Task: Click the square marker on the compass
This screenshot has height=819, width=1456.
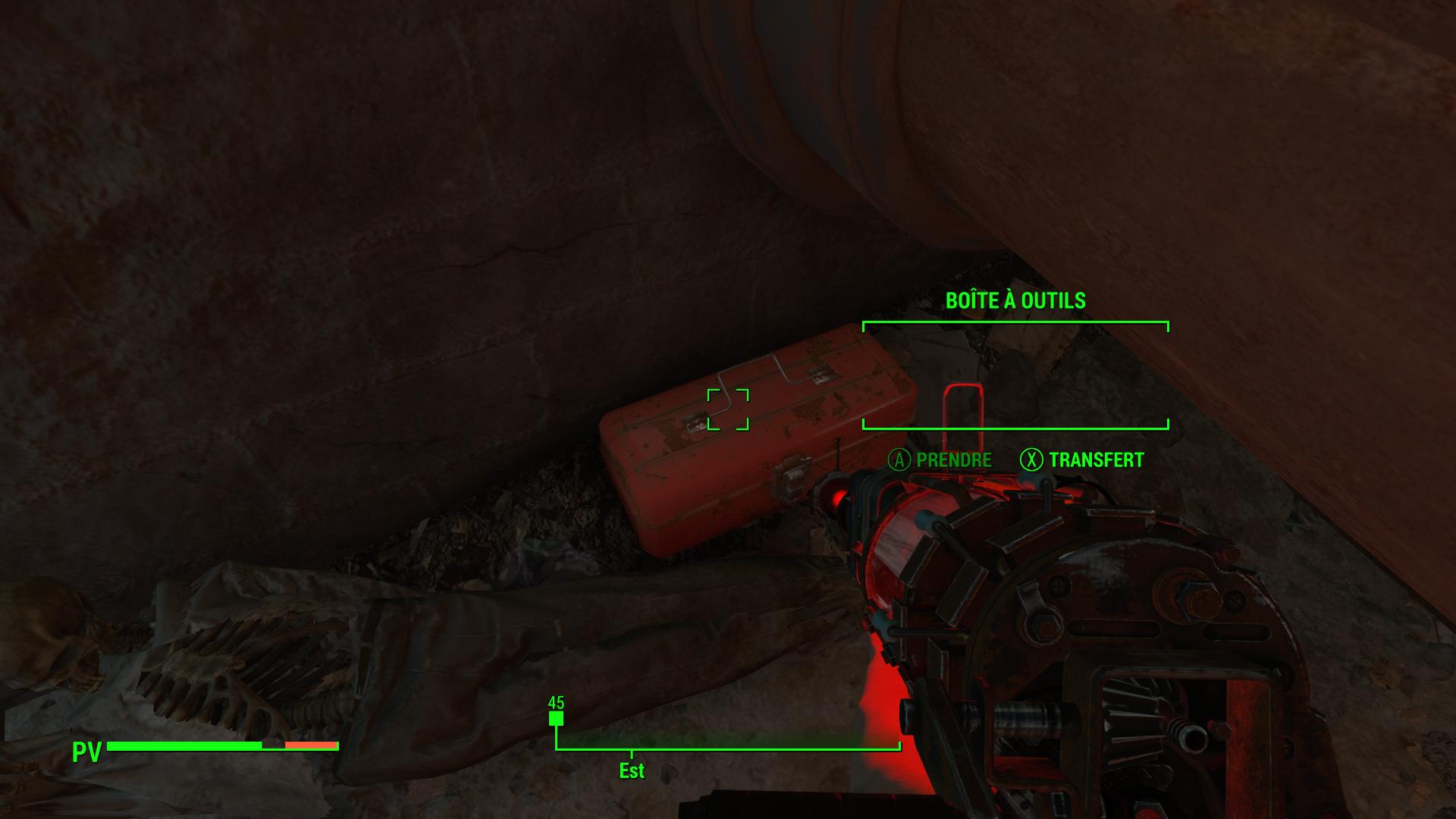Action: click(556, 718)
